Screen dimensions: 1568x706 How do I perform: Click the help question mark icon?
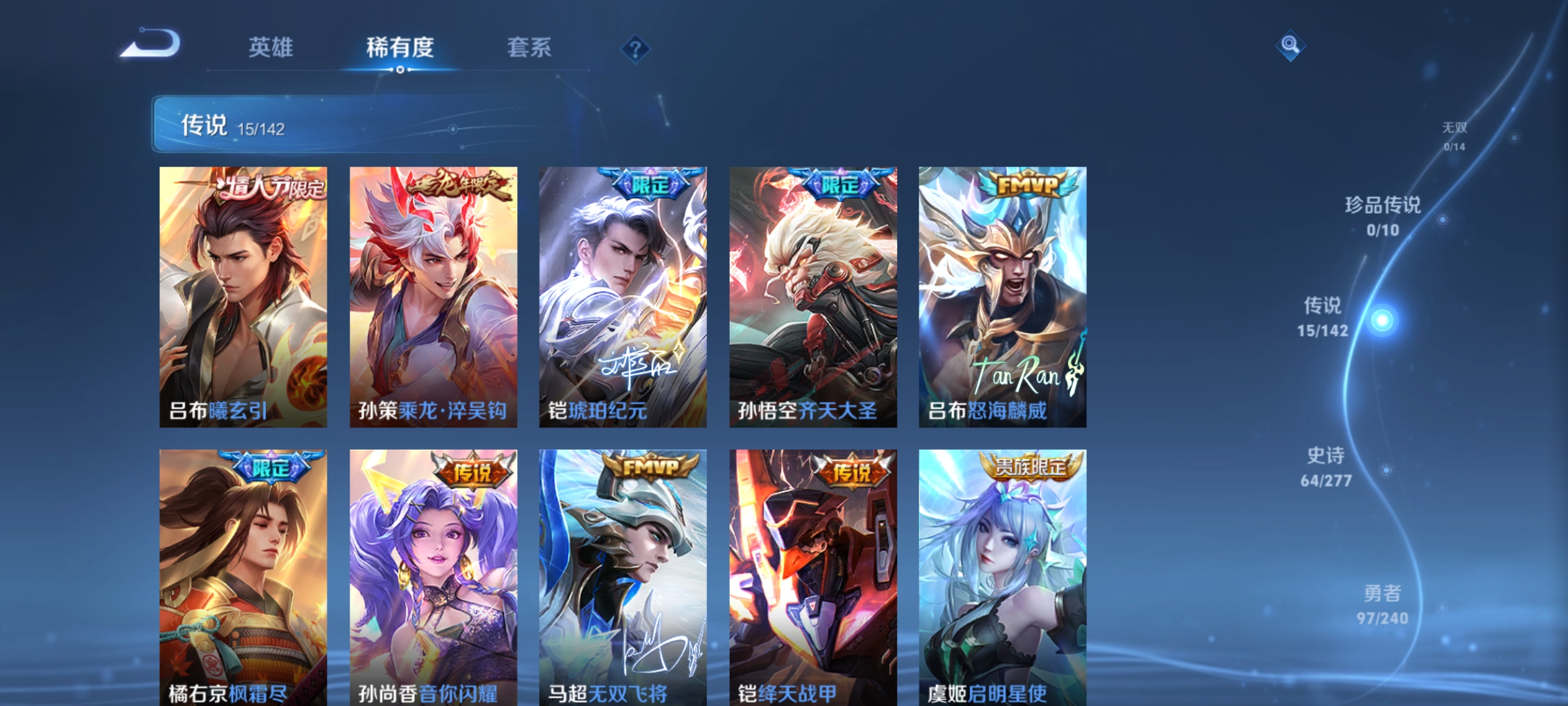pos(637,48)
